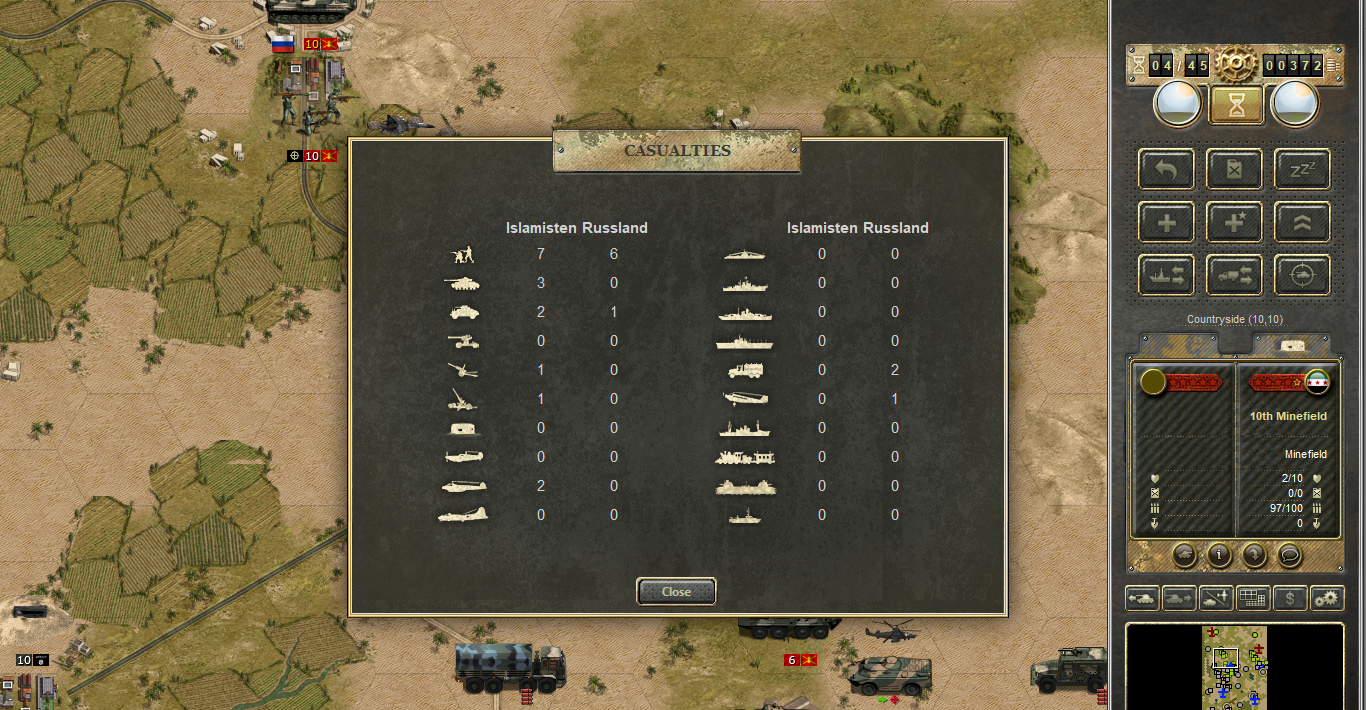The height and width of the screenshot is (710, 1366).
Task: Click the round tank icon under unit panel
Action: [x=1182, y=554]
